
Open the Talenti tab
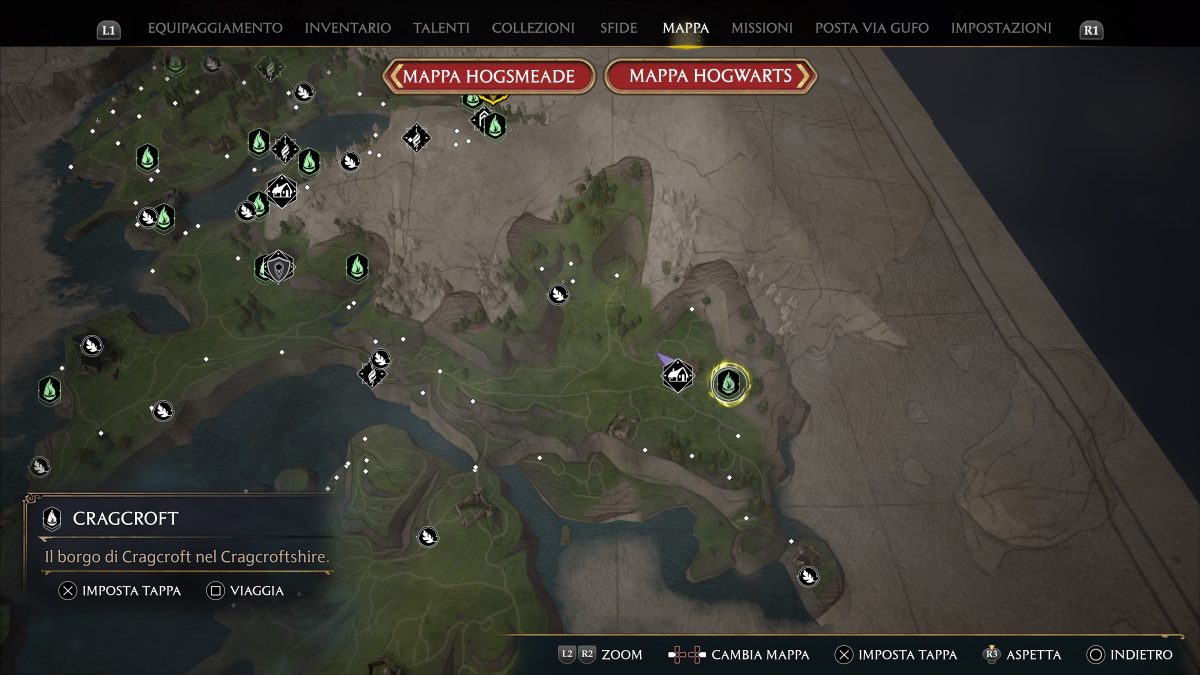(441, 28)
